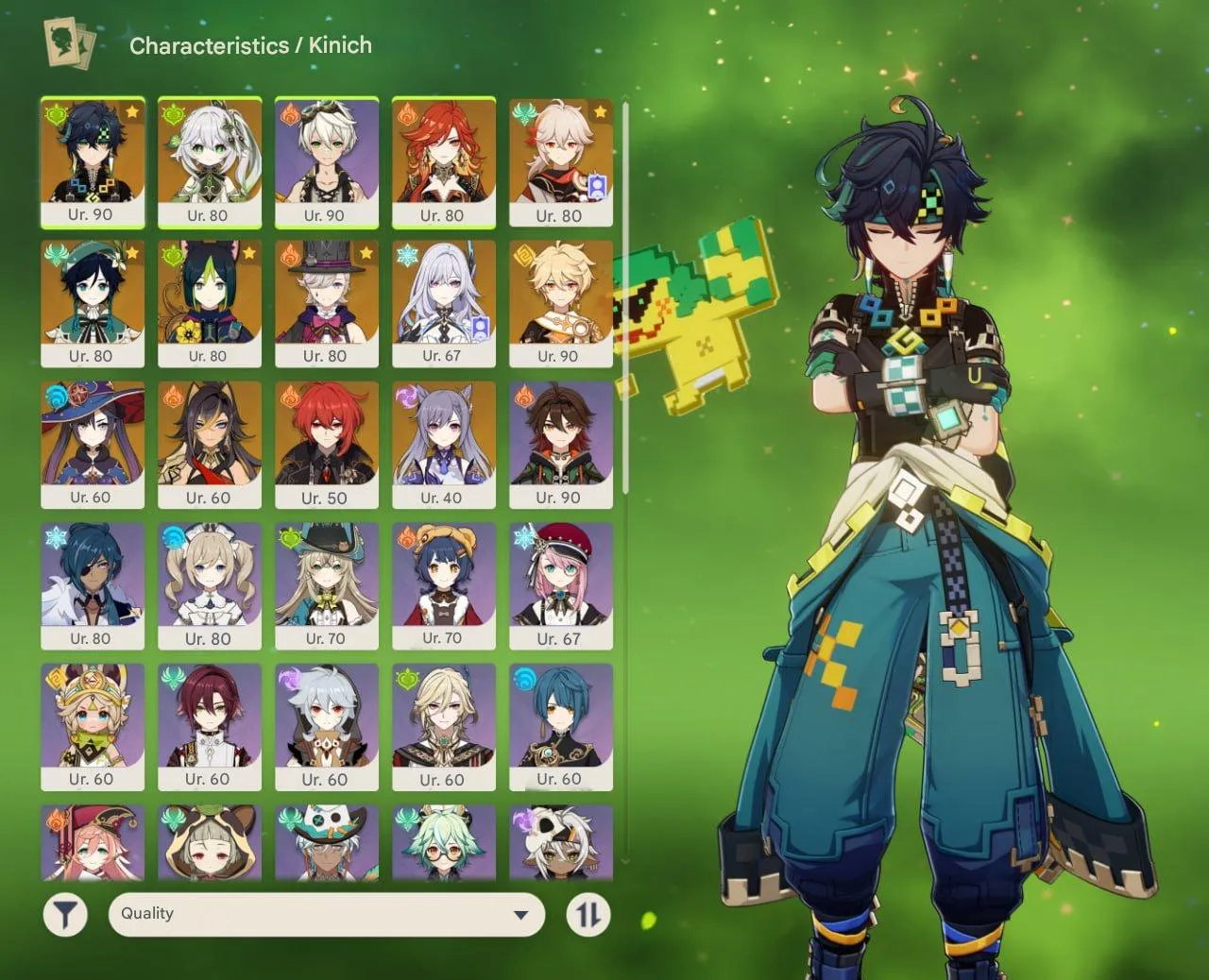Select Sayu's character portrait
This screenshot has width=1209, height=980.
pyautogui.click(x=210, y=843)
